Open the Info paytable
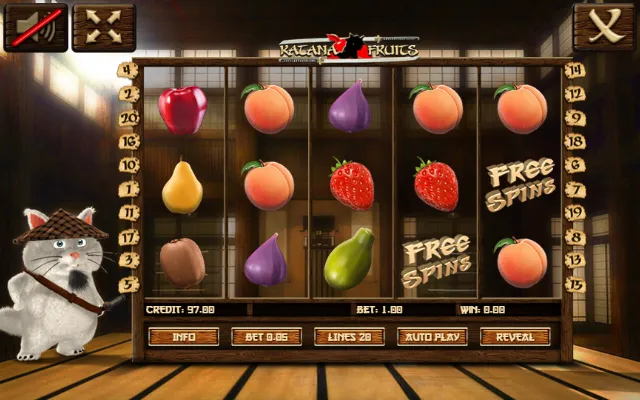Screen dimensions: 640x400 pos(183,337)
